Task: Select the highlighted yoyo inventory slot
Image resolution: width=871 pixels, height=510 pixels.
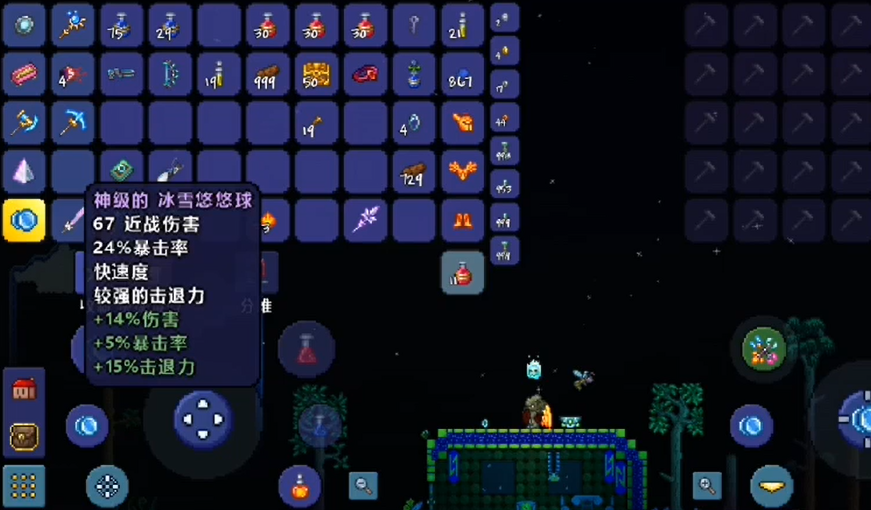Action: pyautogui.click(x=24, y=220)
